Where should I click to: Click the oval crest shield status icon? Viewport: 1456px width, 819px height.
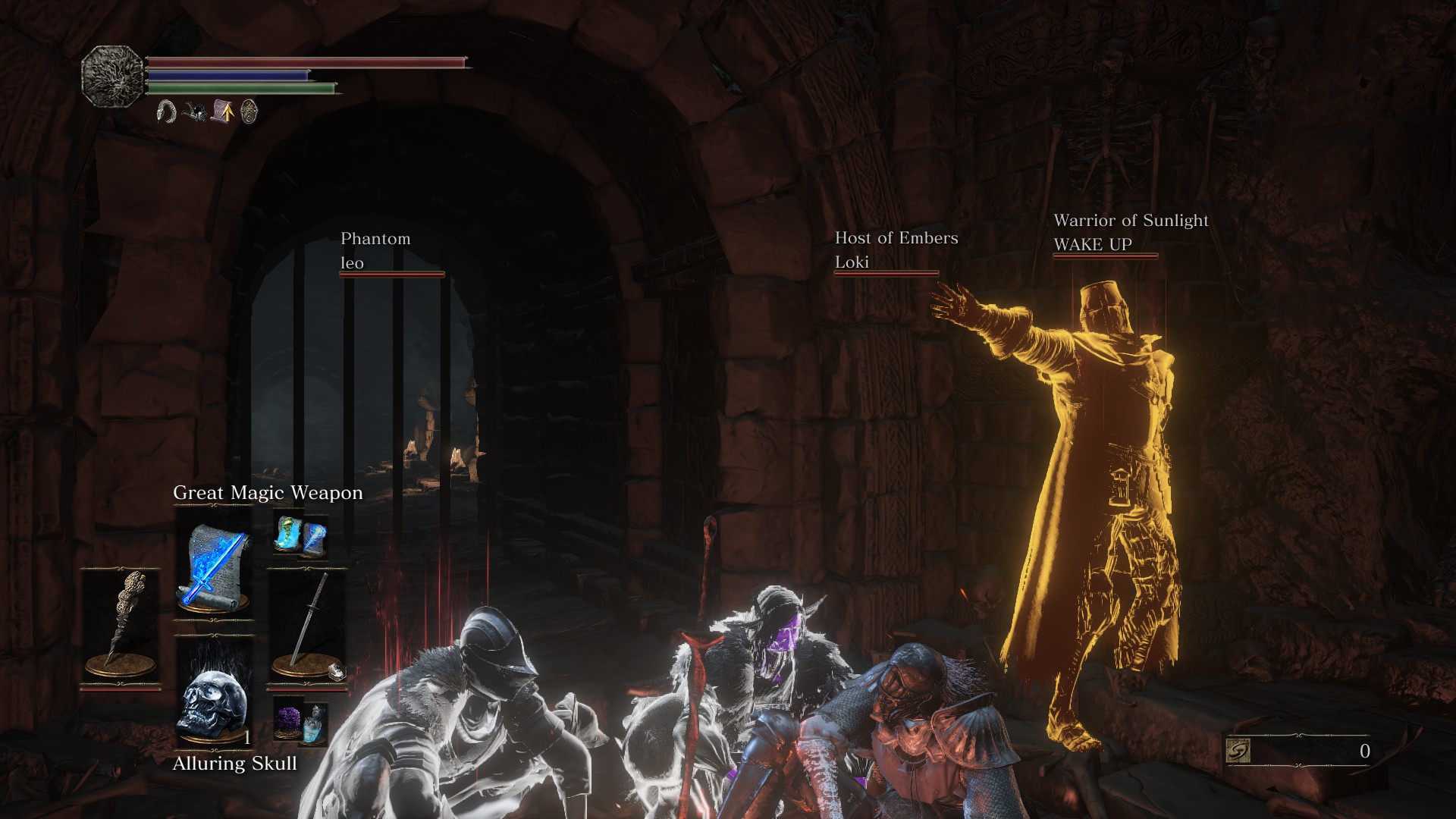click(x=249, y=112)
